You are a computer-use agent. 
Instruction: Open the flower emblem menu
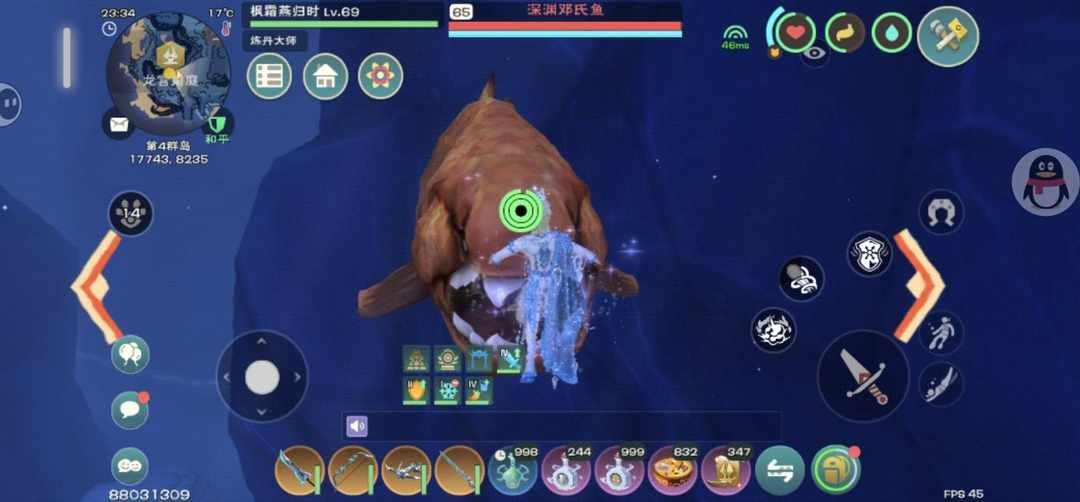[x=380, y=76]
